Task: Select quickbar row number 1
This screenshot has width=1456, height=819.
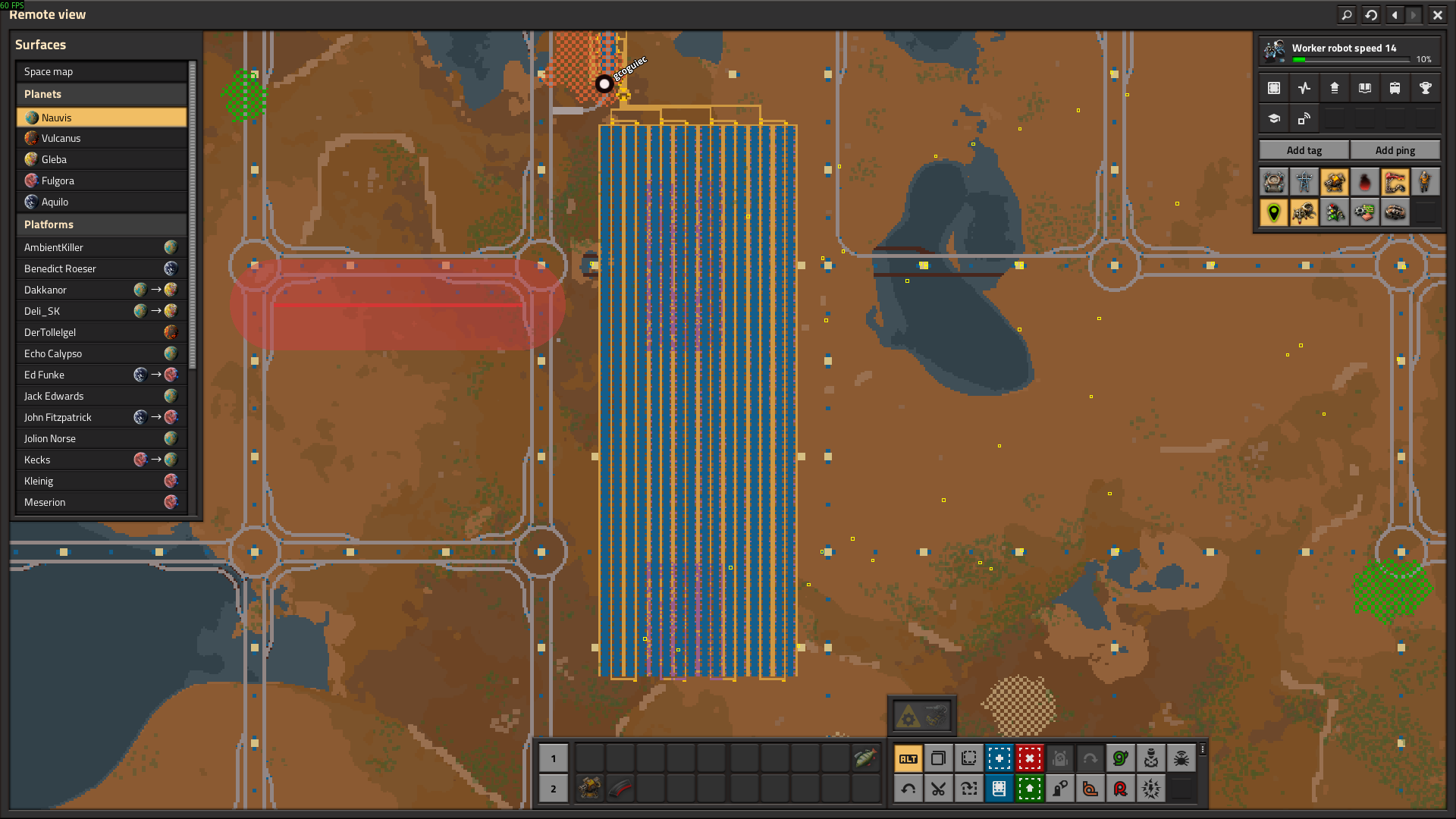Action: (554, 758)
